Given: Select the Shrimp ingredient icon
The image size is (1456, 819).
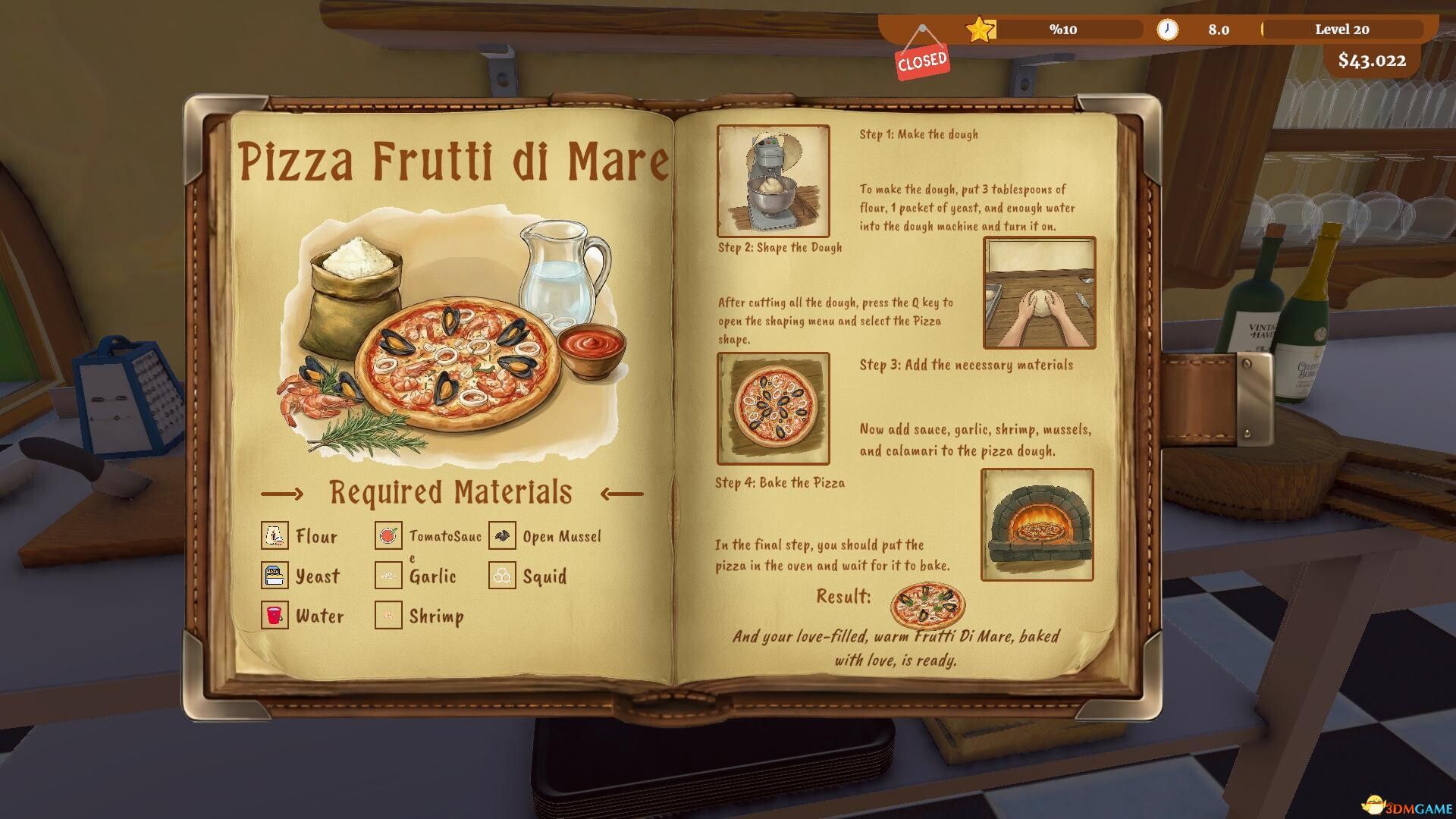Looking at the screenshot, I should coord(388,615).
